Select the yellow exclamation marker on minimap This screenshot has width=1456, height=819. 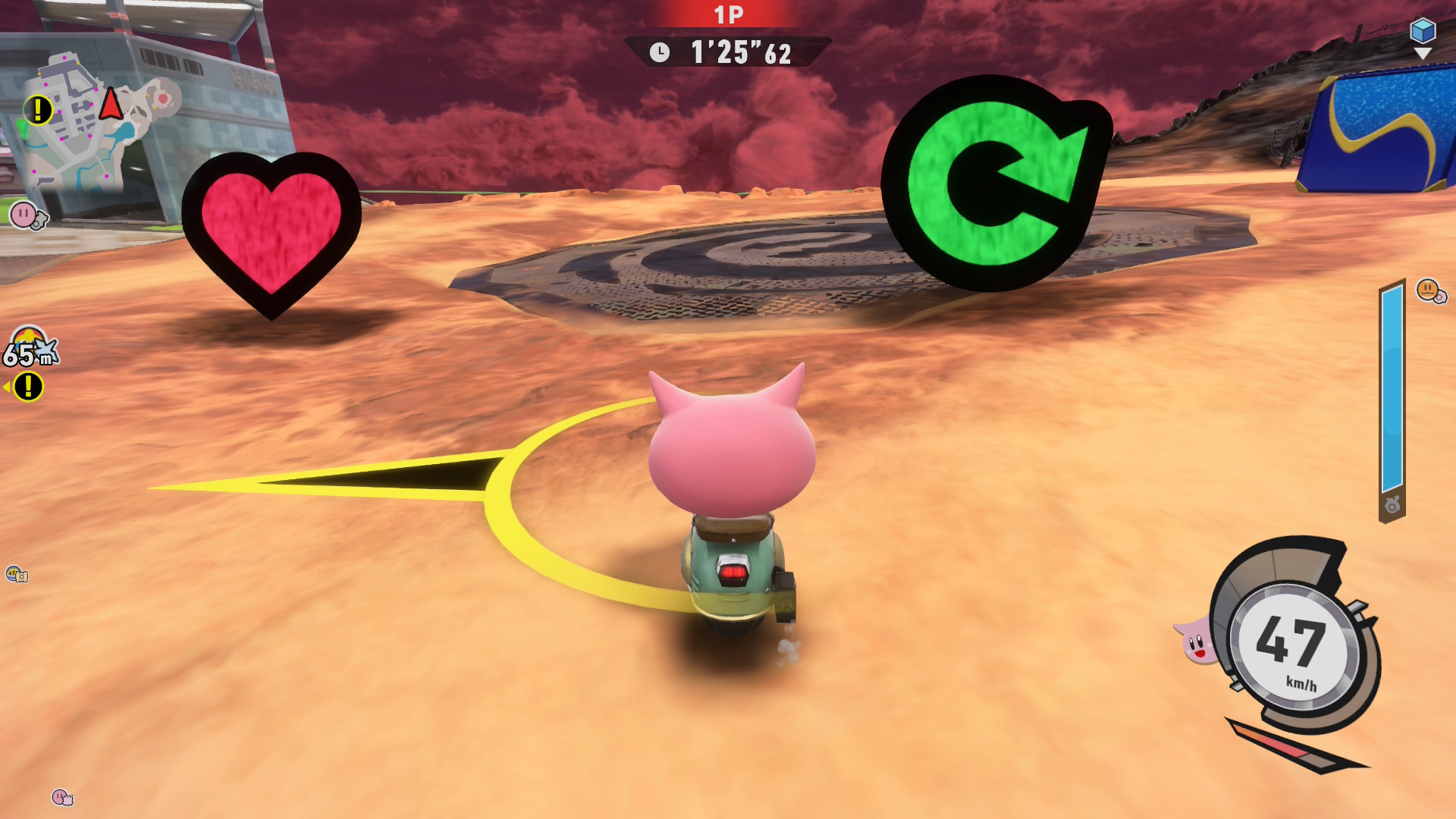37,110
